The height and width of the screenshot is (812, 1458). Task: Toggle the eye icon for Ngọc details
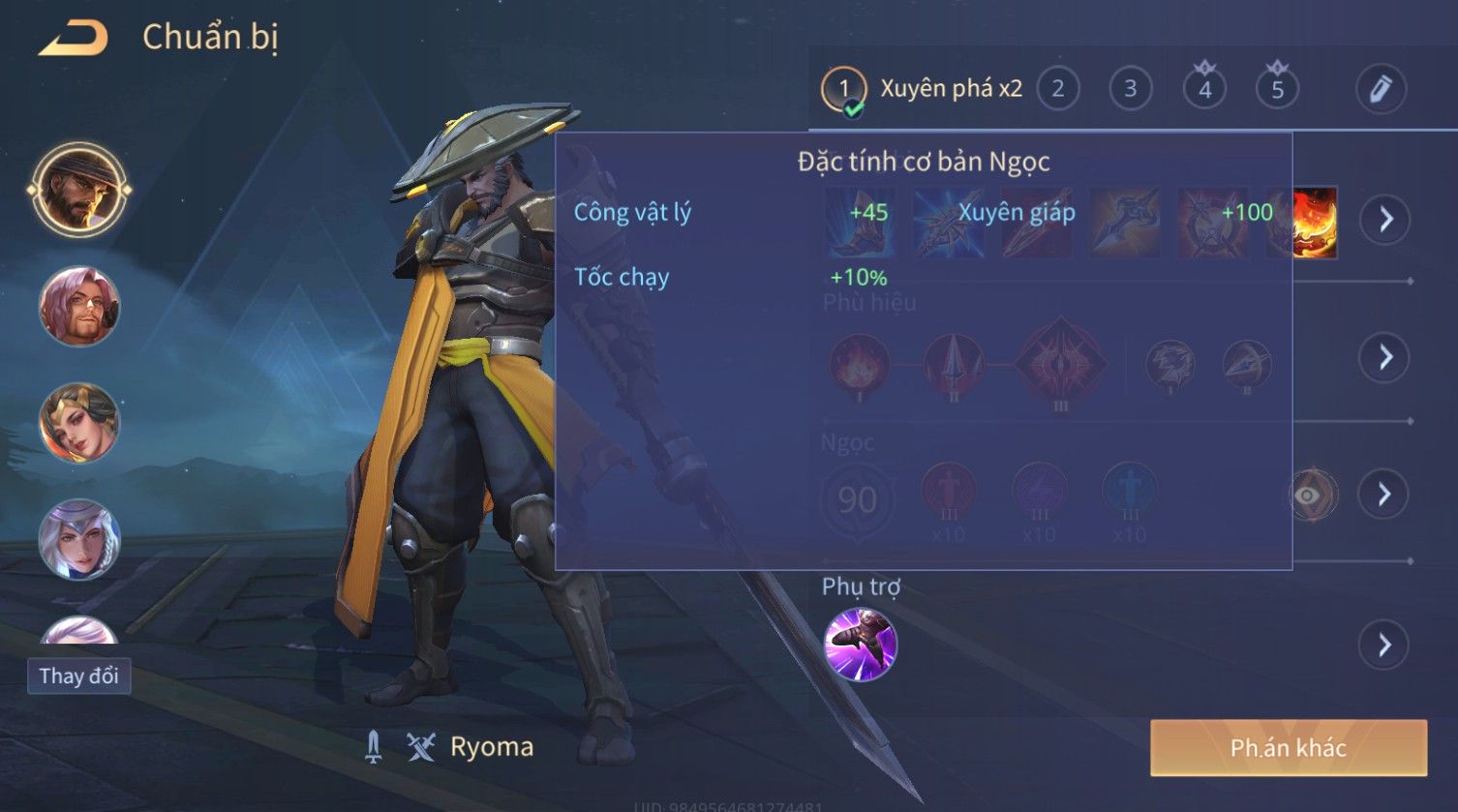[x=1308, y=496]
